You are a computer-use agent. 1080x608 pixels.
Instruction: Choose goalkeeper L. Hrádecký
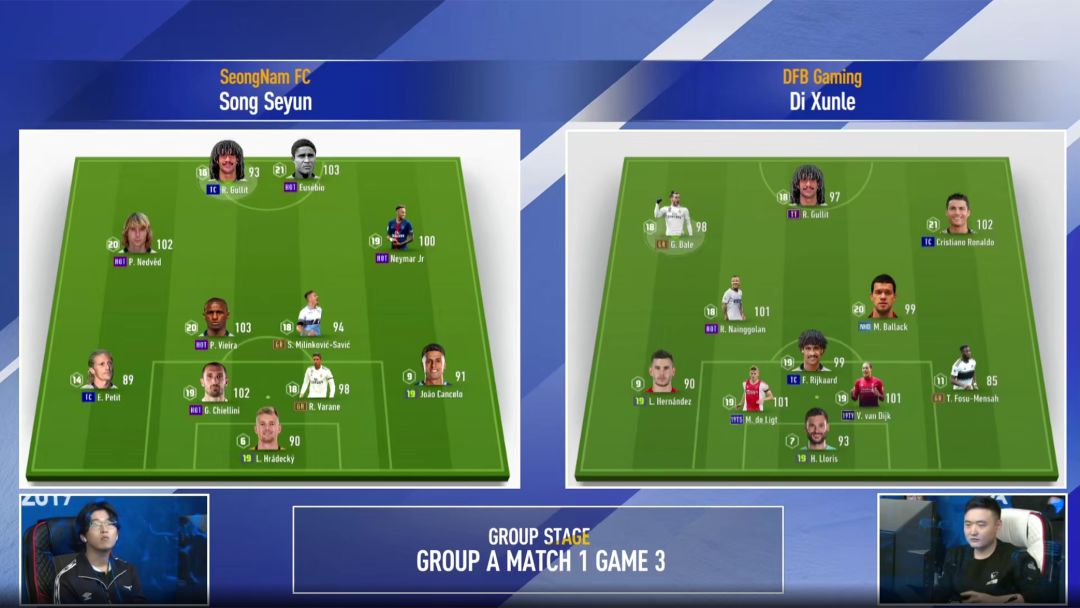coord(267,430)
